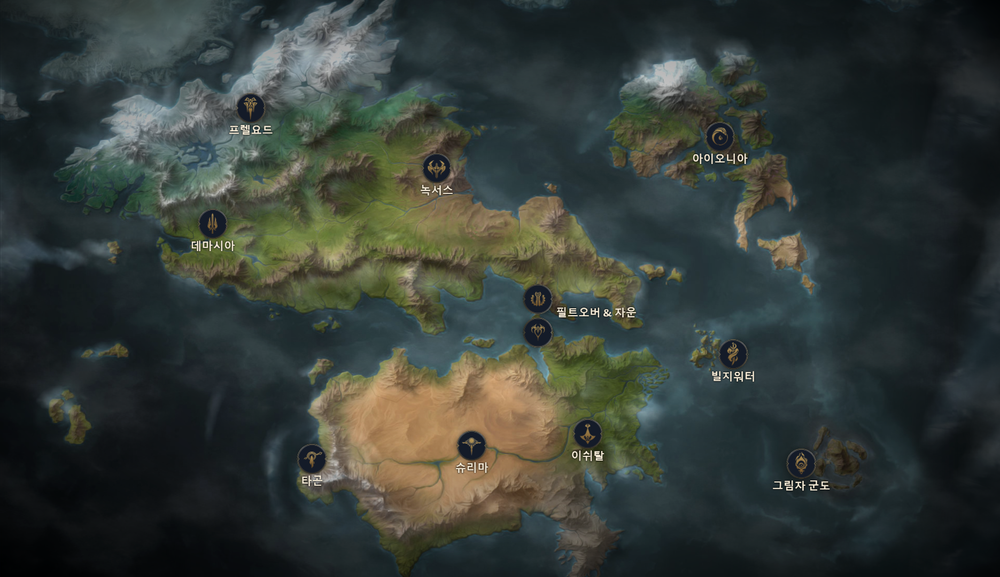This screenshot has height=577, width=1000.
Task: Choose the 데마시아 (Demacia) map marker
Action: click(x=212, y=223)
